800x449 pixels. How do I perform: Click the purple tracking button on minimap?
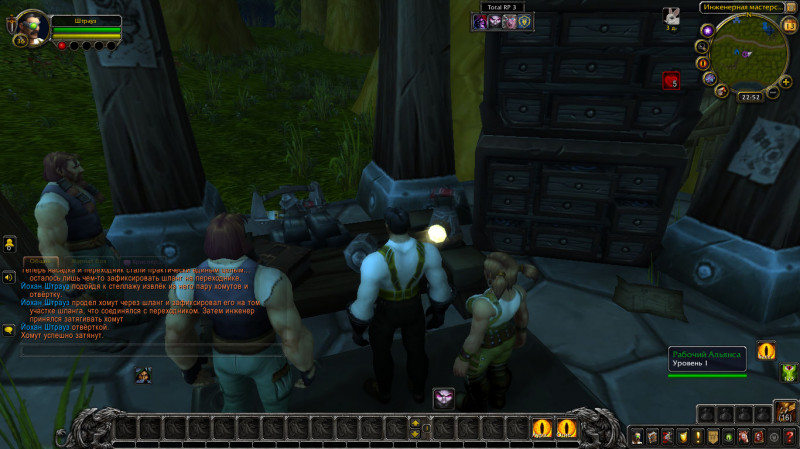[708, 31]
